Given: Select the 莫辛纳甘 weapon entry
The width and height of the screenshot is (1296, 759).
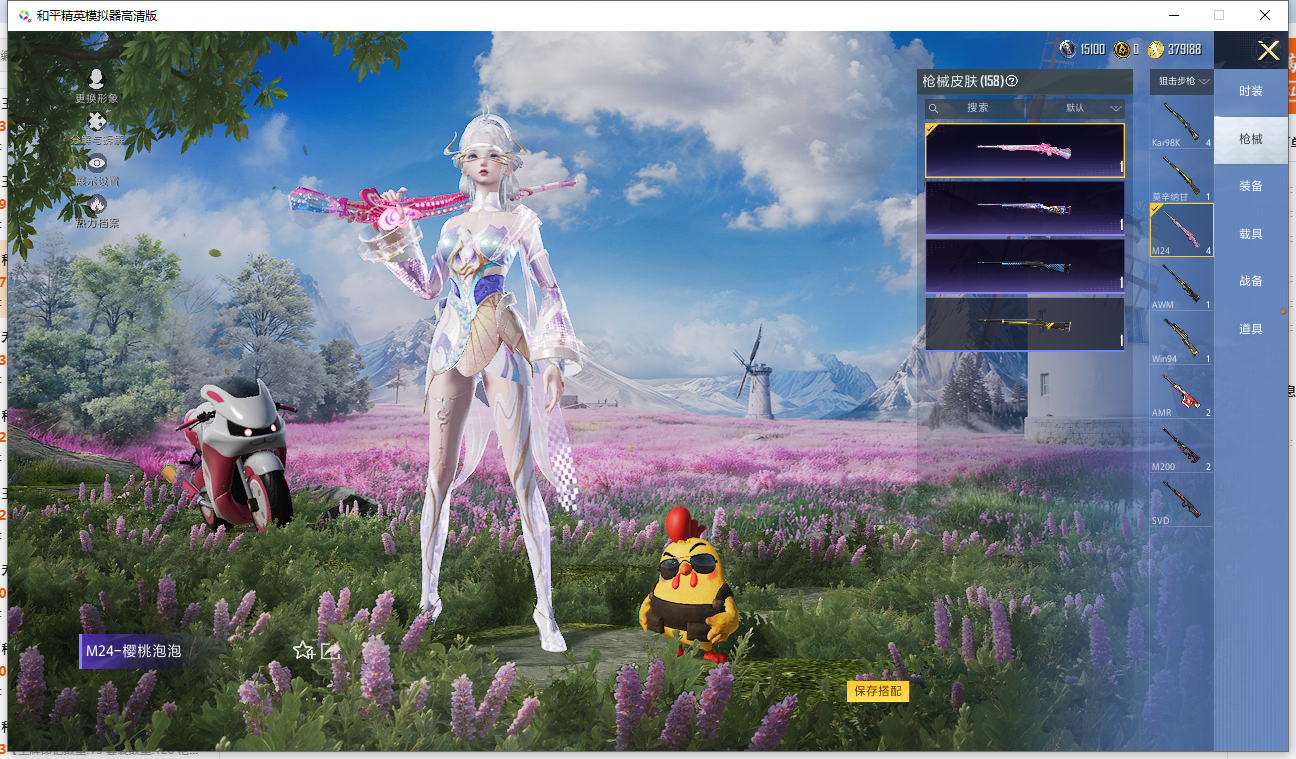Looking at the screenshot, I should [x=1181, y=177].
